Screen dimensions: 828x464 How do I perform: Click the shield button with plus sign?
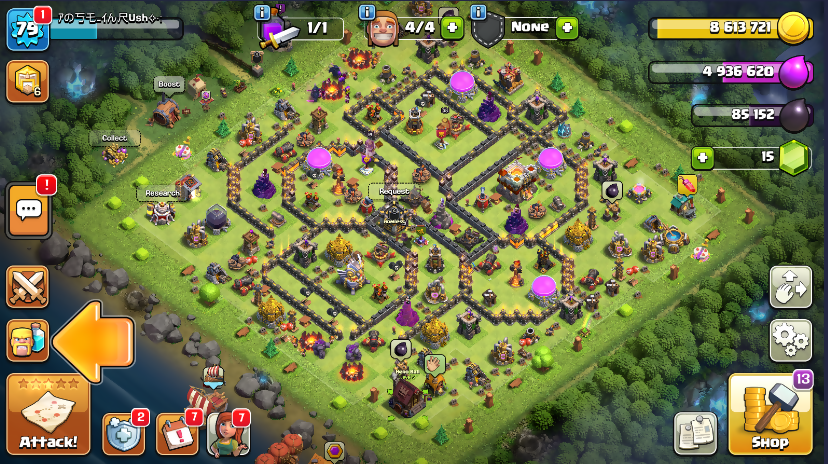123,434
